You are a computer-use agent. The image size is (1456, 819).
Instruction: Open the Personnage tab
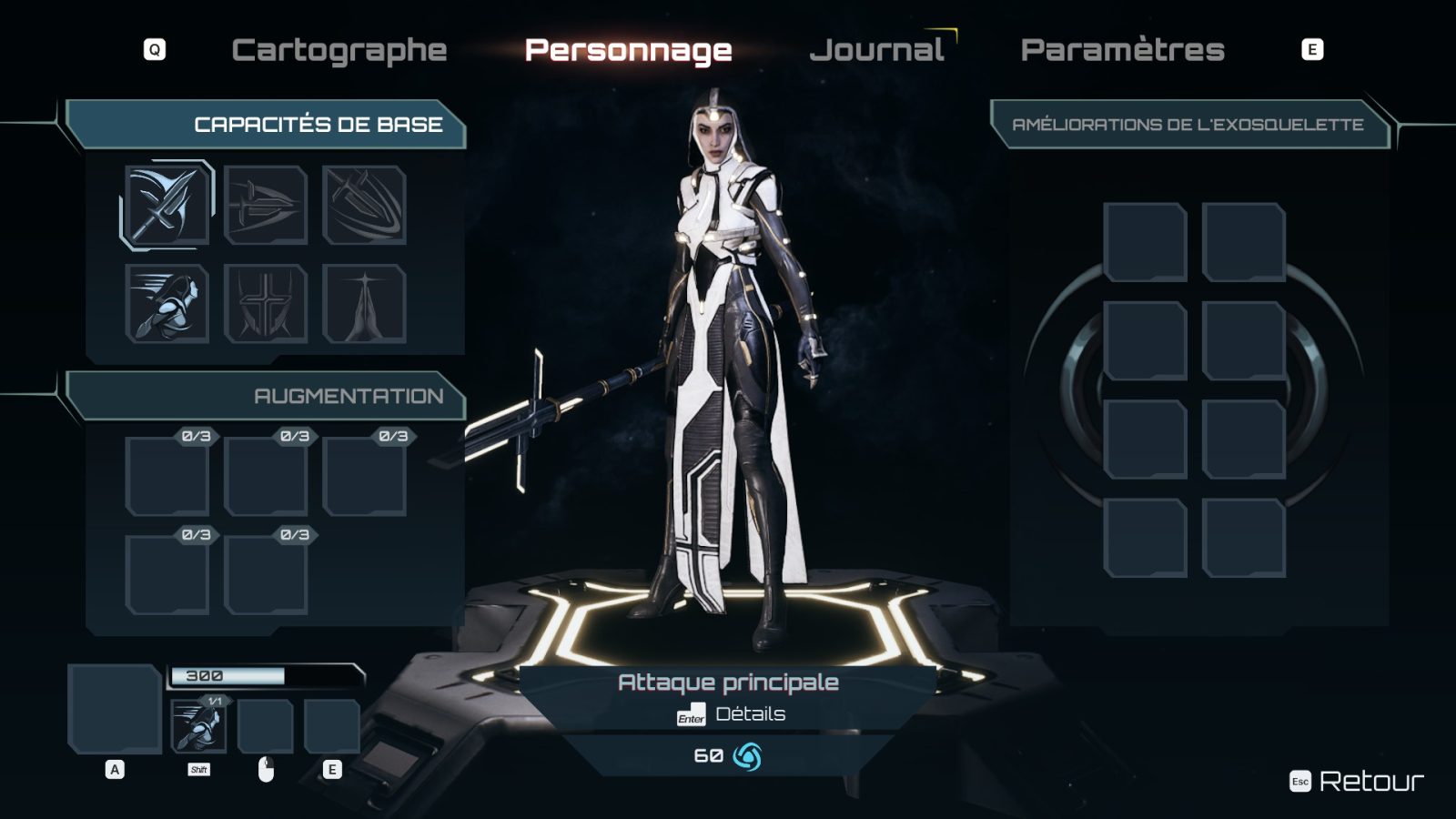(628, 50)
